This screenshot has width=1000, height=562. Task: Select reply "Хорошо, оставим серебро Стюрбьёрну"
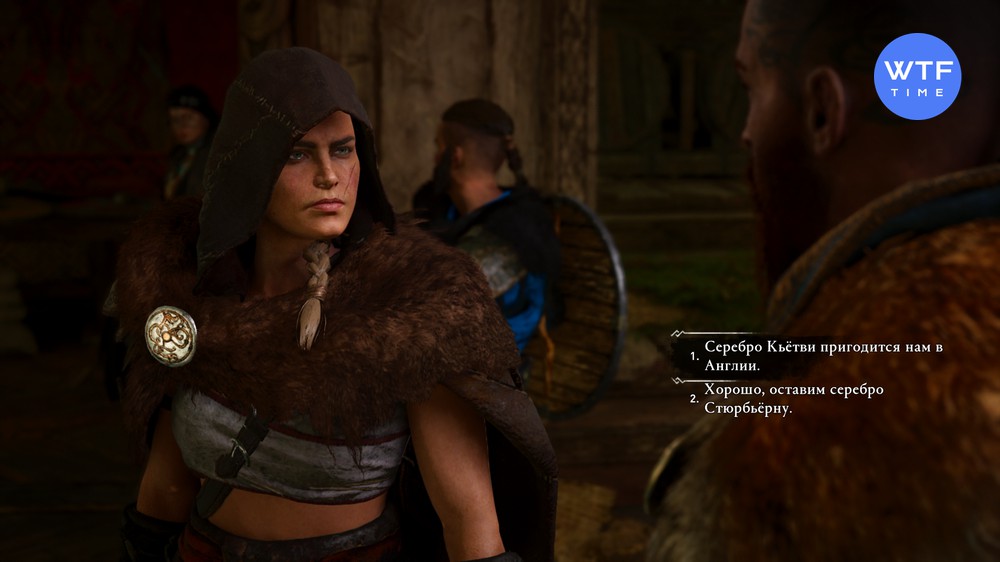790,398
